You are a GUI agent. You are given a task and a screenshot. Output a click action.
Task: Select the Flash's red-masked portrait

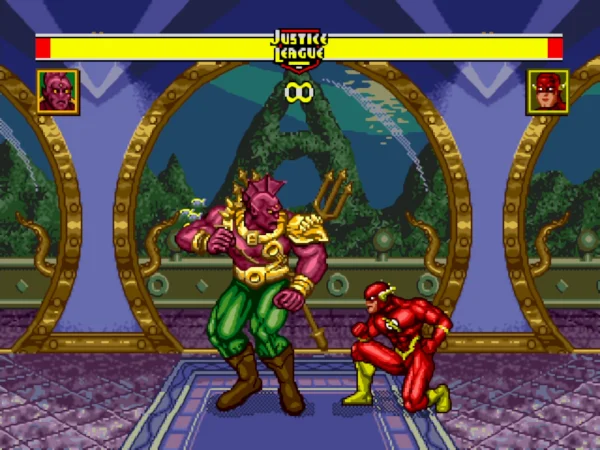pos(547,91)
